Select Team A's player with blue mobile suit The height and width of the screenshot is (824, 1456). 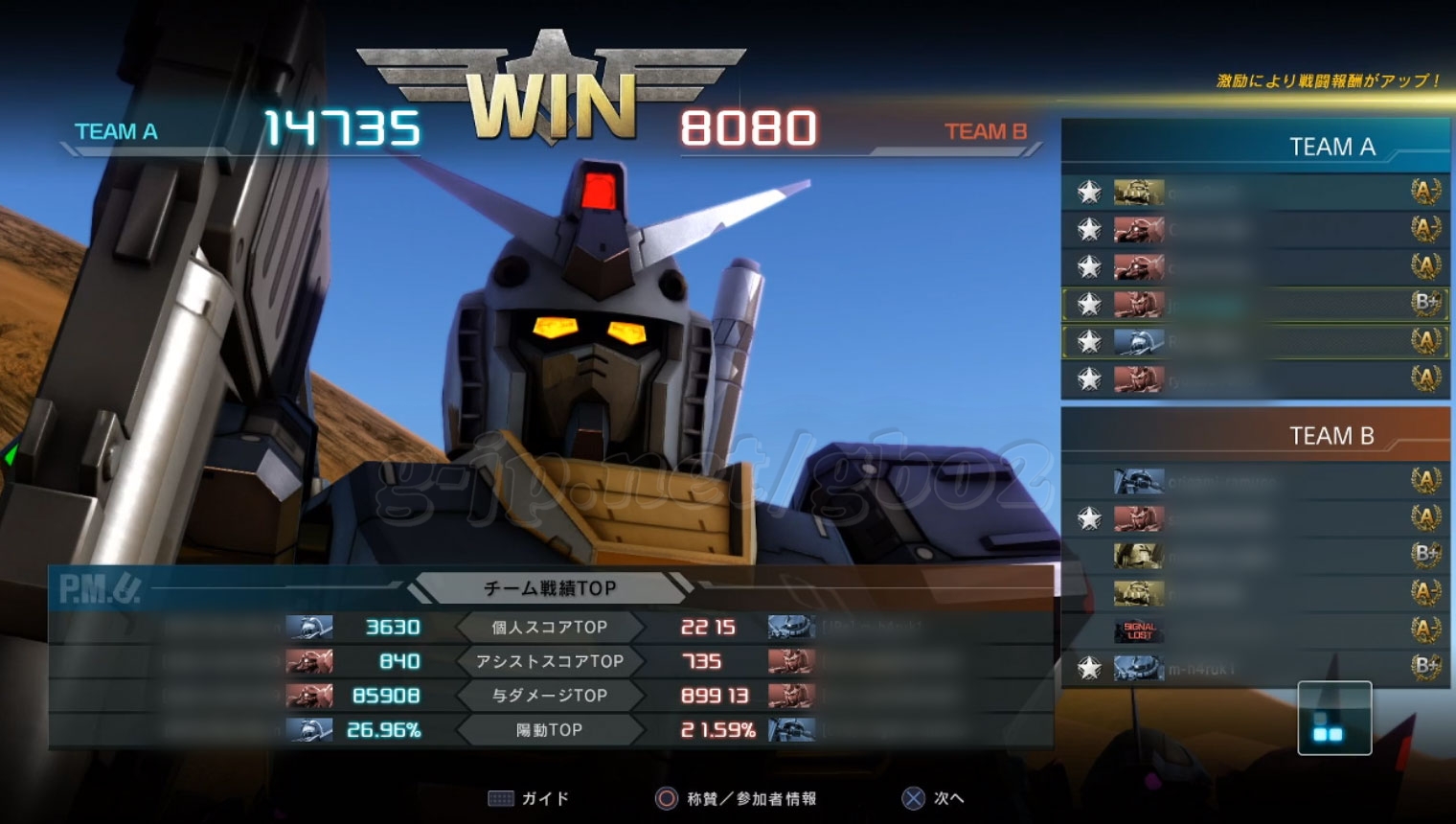(x=1255, y=341)
